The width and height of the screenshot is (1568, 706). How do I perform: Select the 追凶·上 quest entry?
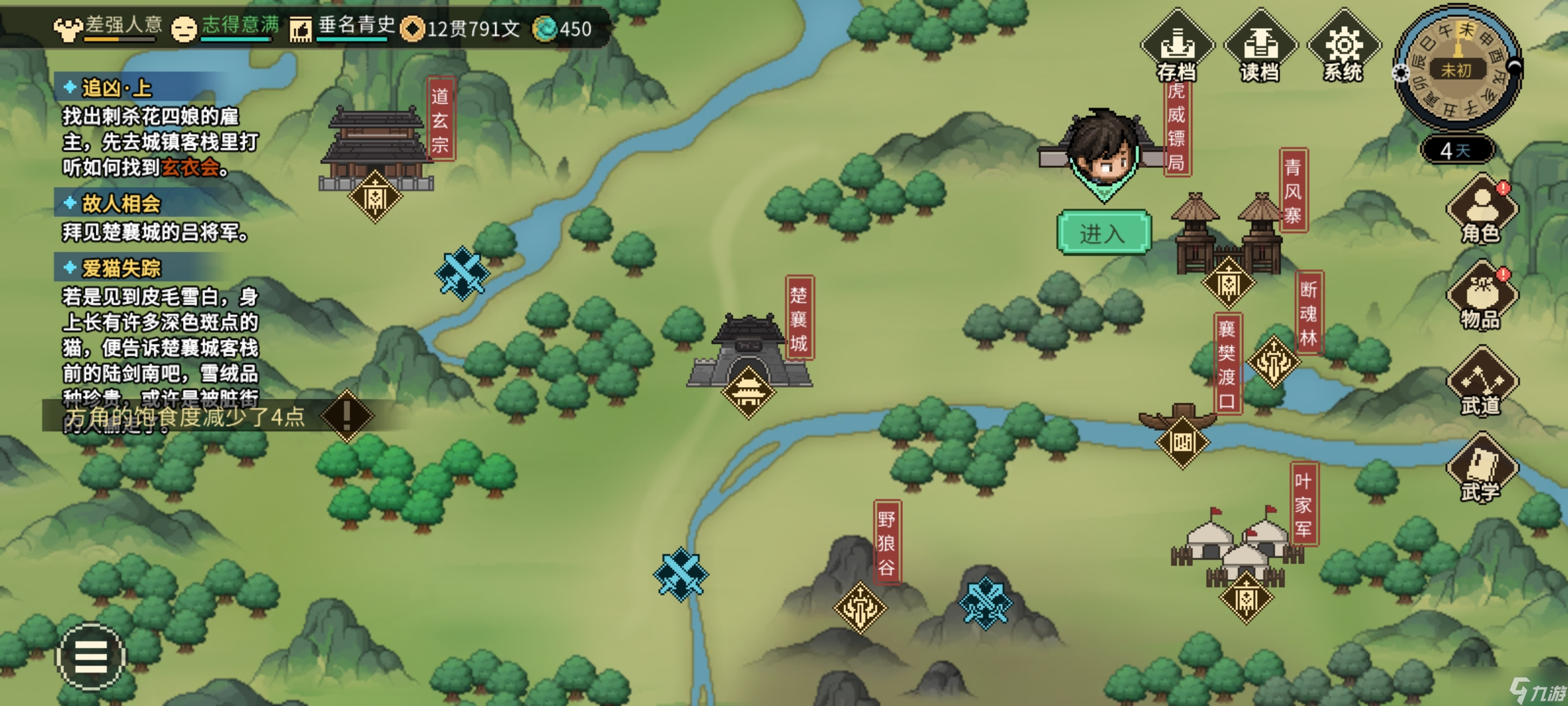(116, 88)
